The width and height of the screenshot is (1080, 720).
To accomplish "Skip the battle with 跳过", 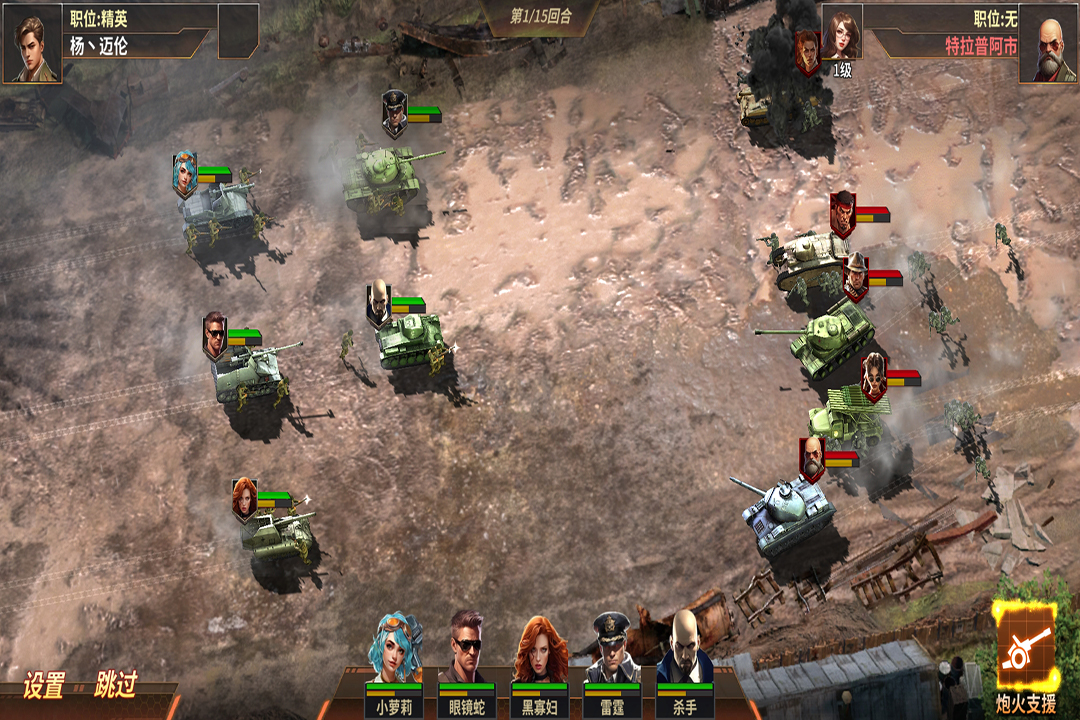I will pyautogui.click(x=115, y=686).
